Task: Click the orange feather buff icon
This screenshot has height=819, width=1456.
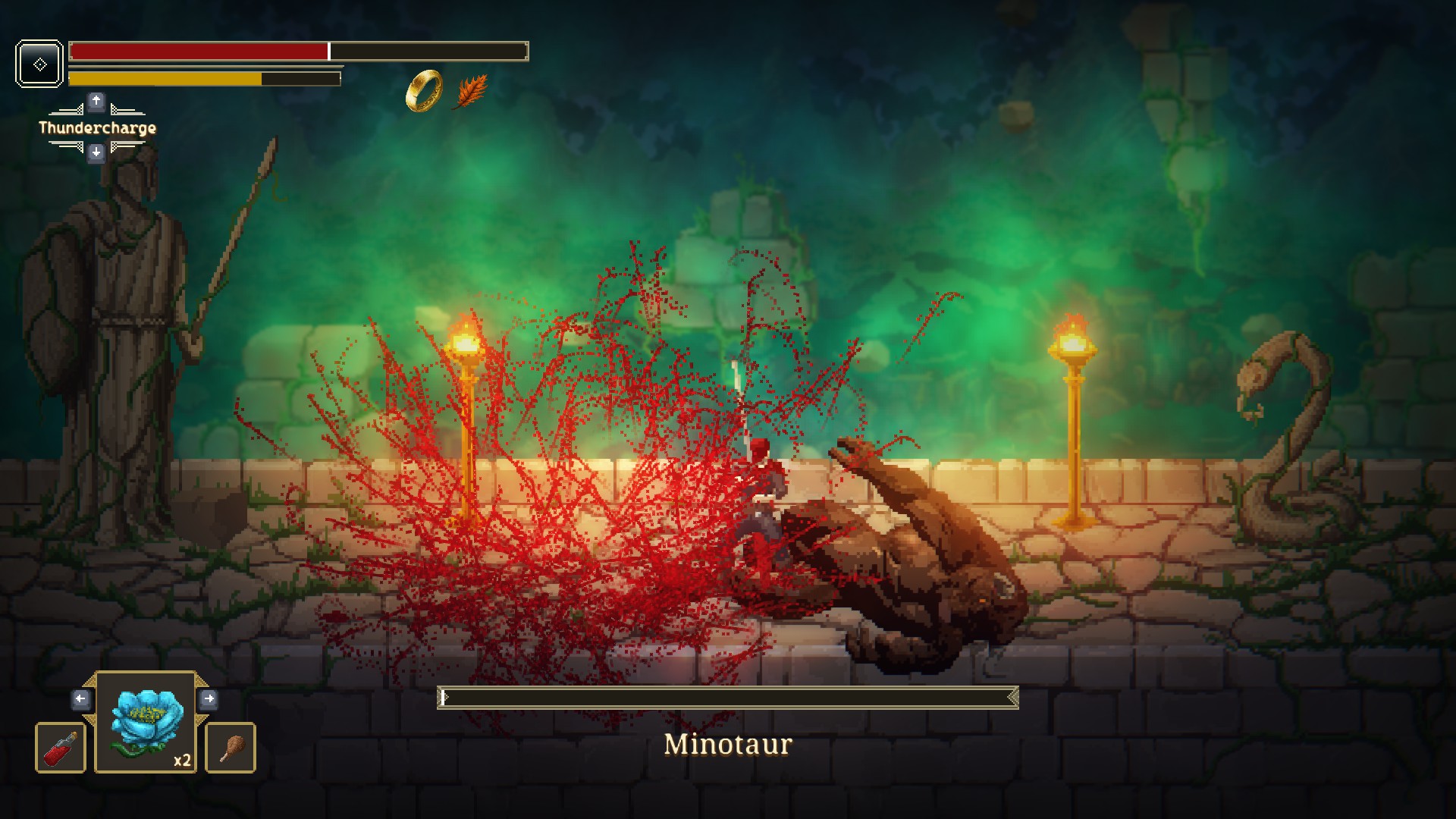Action: [x=472, y=92]
